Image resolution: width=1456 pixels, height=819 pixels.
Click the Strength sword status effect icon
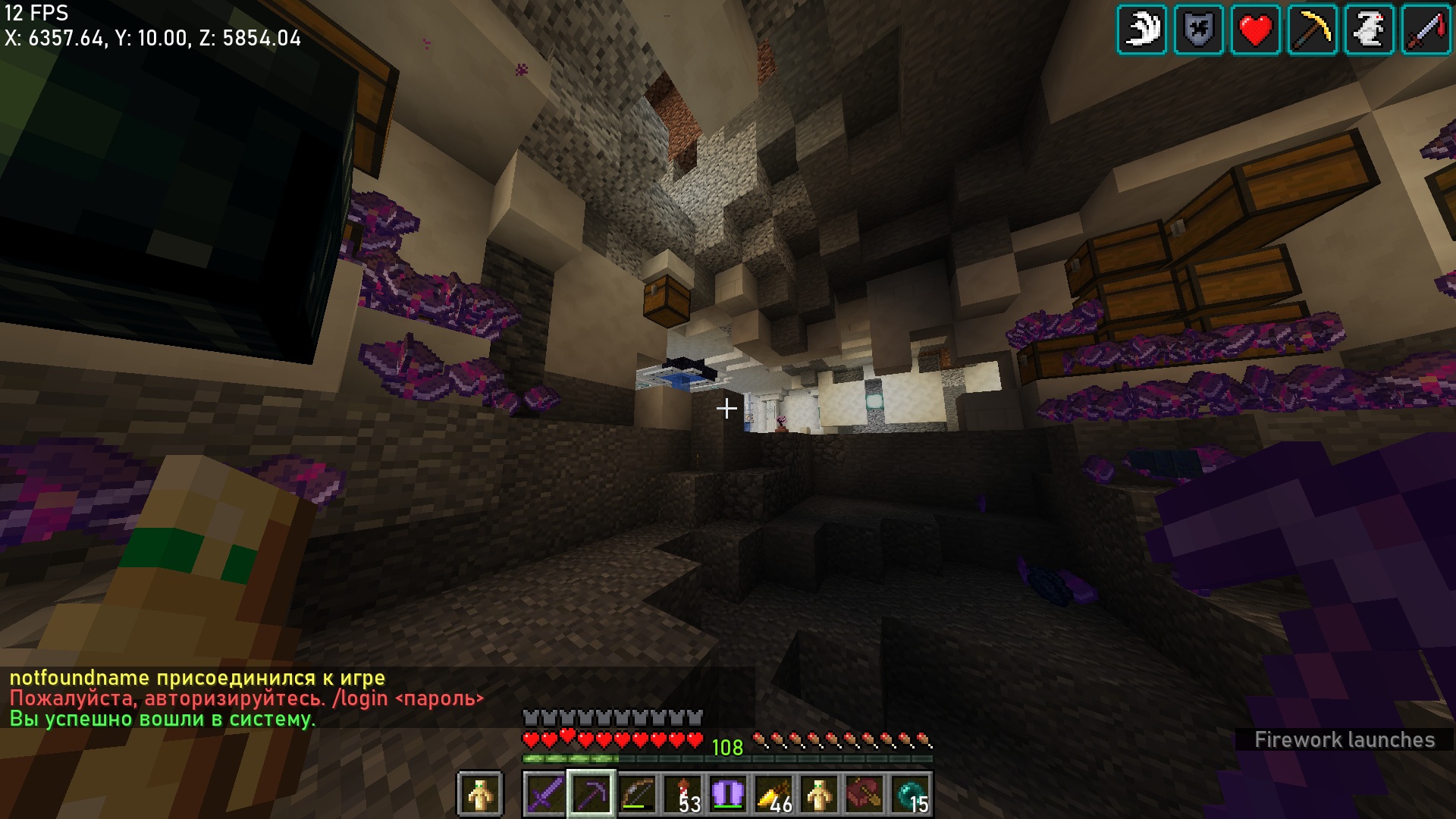pos(1426,30)
